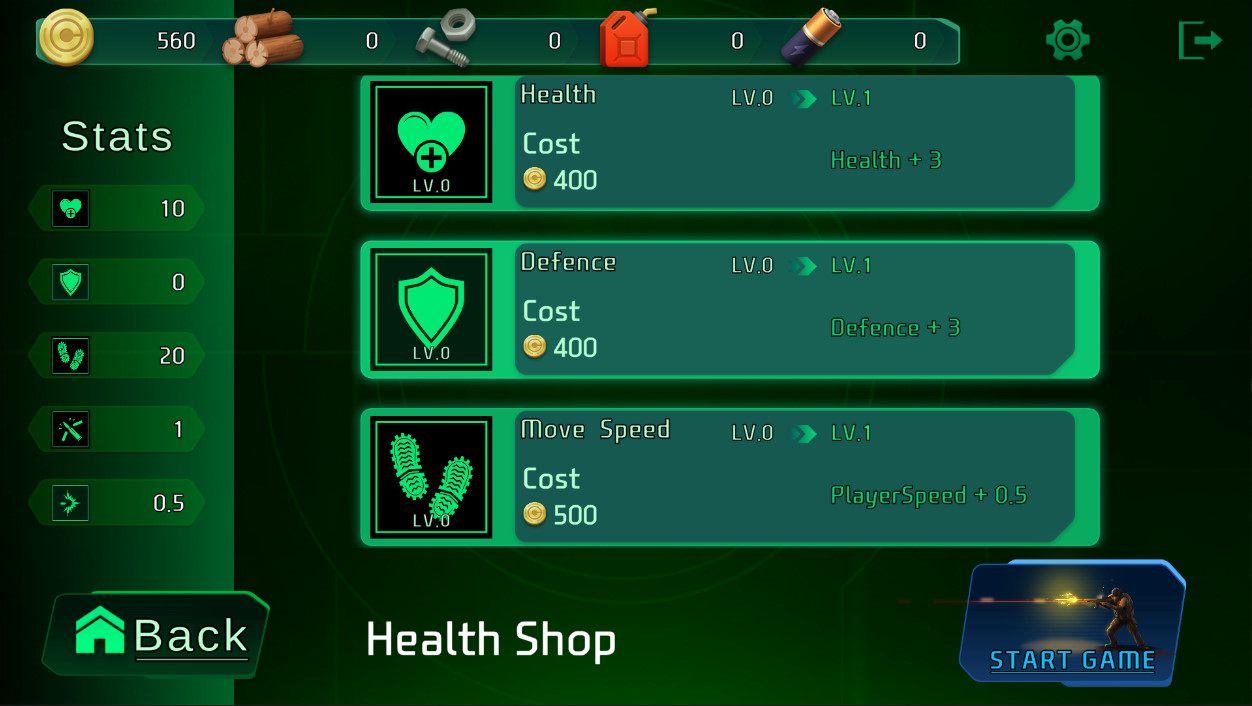Upgrade Move Speed for 500 coins

729,477
